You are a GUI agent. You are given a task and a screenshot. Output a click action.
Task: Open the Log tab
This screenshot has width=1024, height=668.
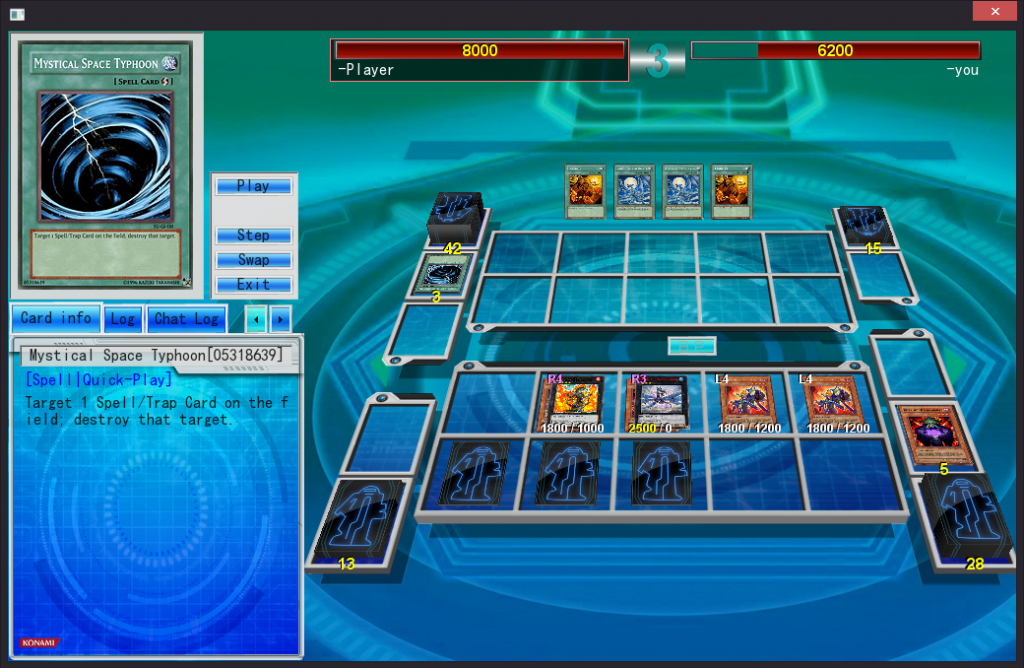click(122, 319)
